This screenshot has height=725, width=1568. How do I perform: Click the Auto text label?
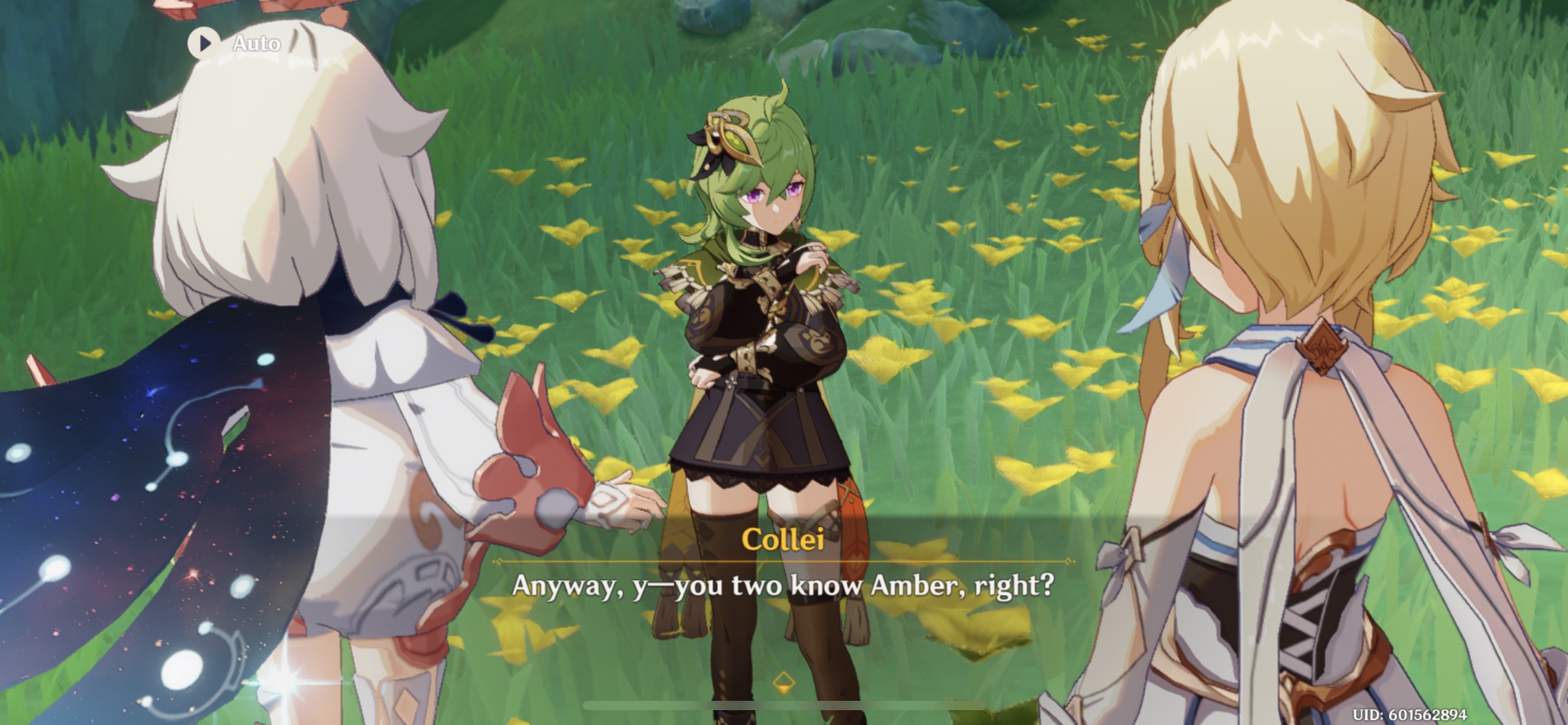pos(256,43)
